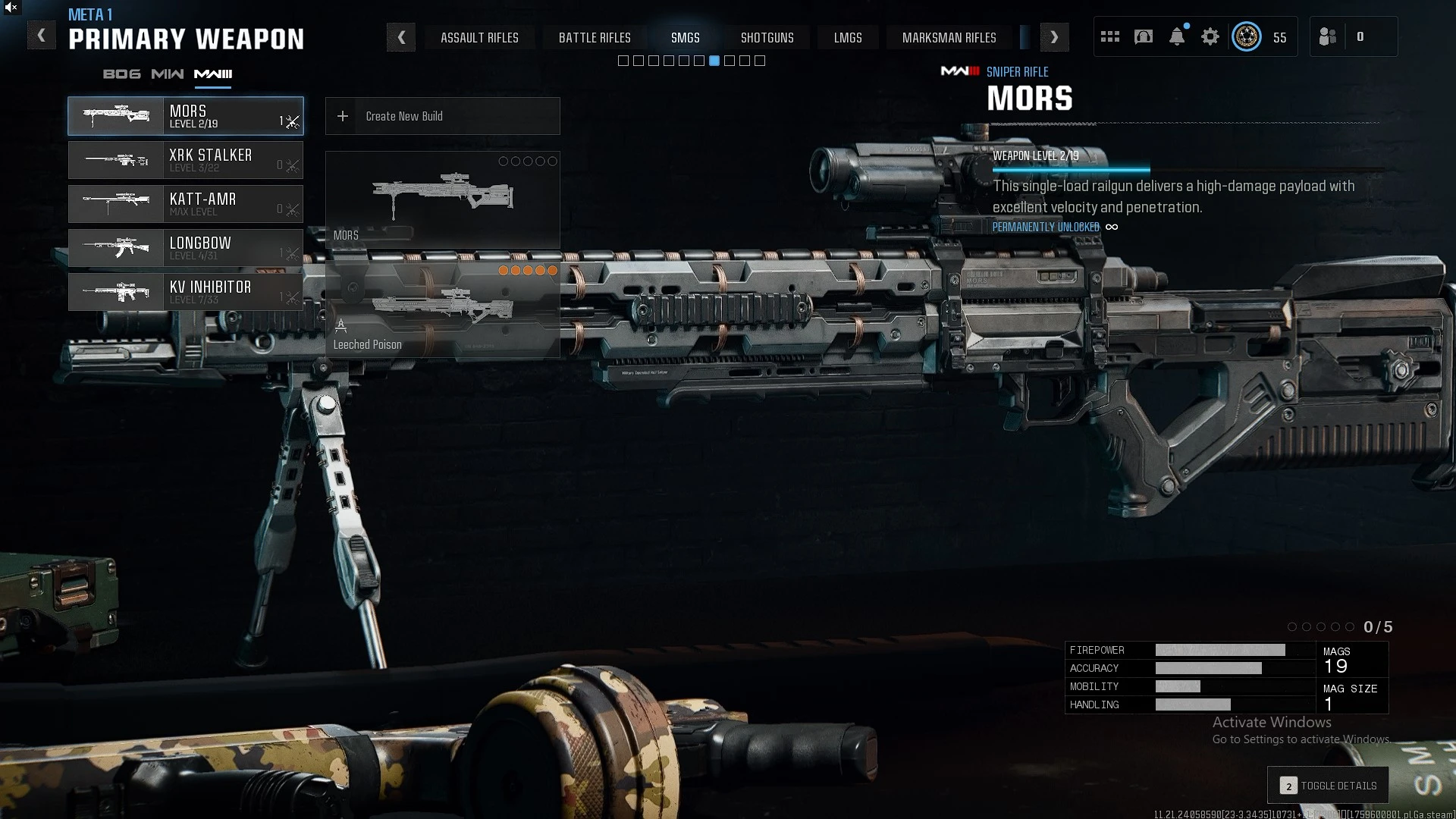Viewport: 1456px width, 819px height.
Task: Select the XRK Stalker sniper rifle
Action: [x=186, y=160]
